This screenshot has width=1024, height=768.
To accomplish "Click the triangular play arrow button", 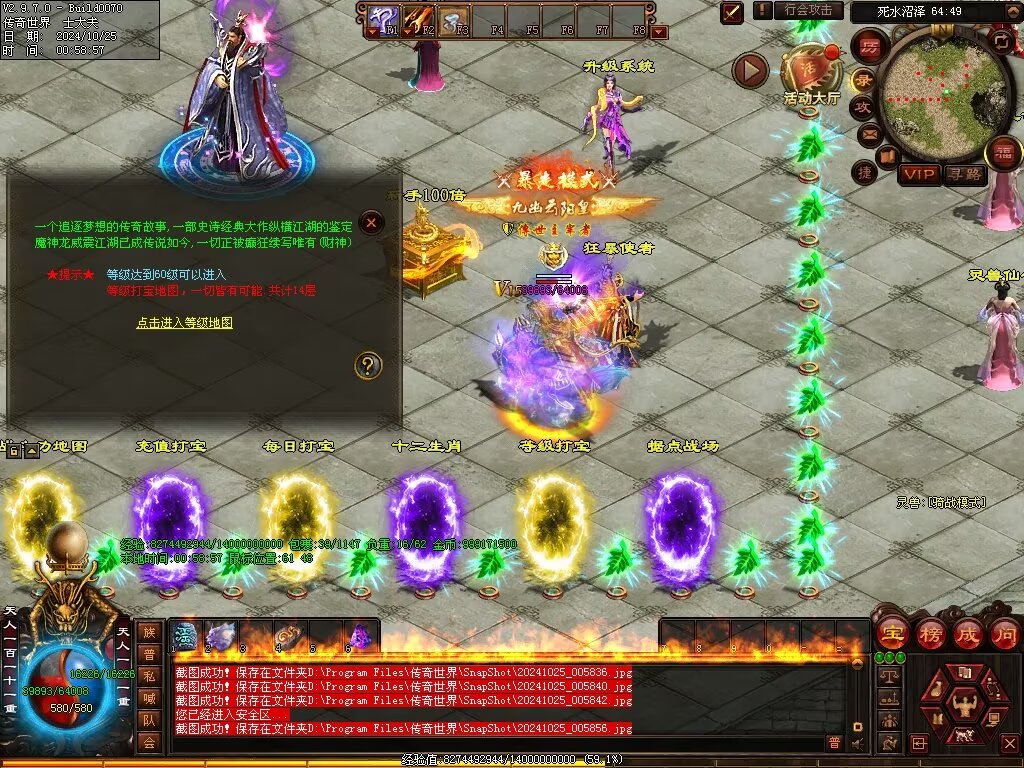I will [750, 70].
